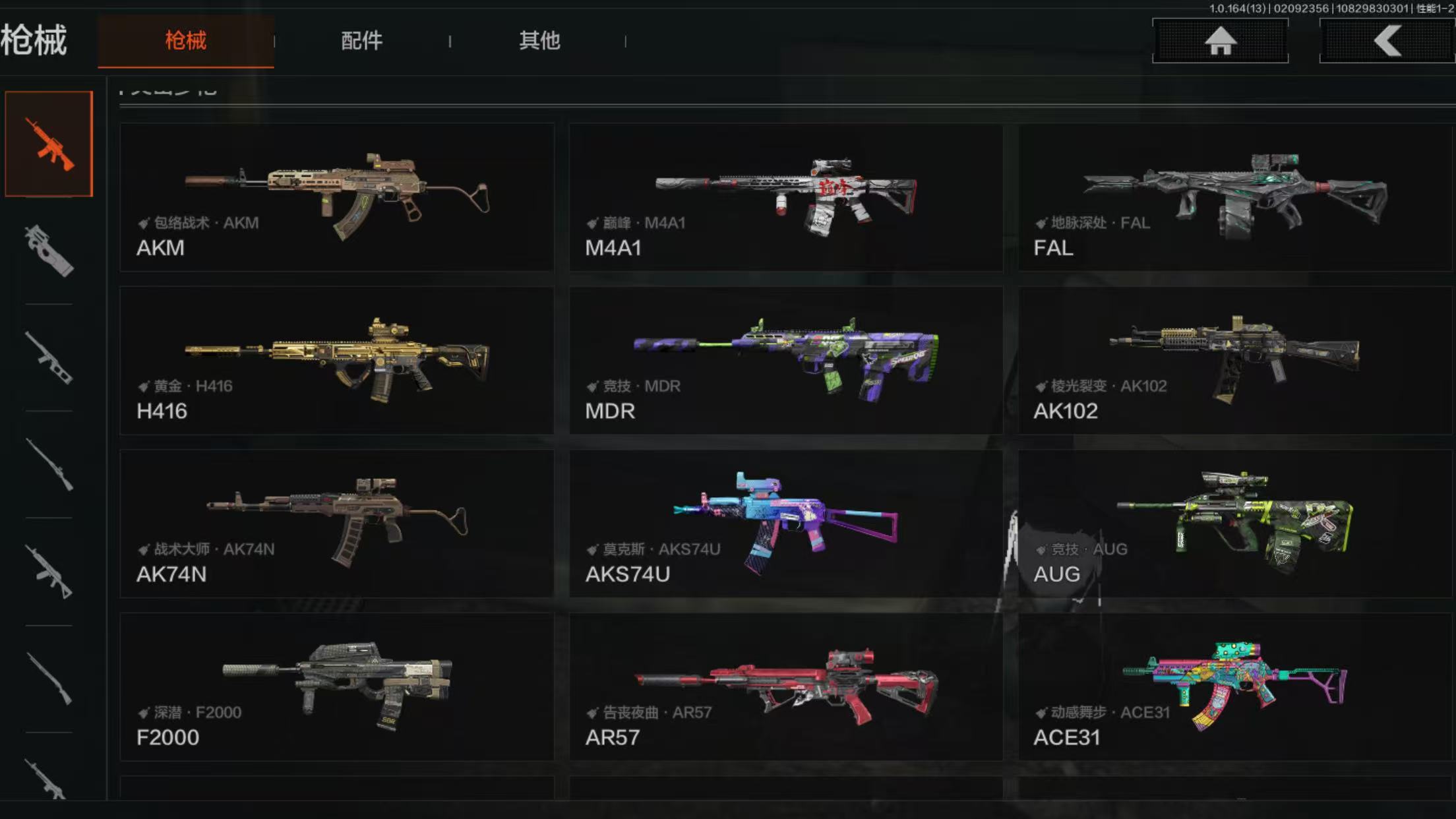Image resolution: width=1456 pixels, height=819 pixels.
Task: Pick the AKM weapon tile
Action: click(337, 197)
